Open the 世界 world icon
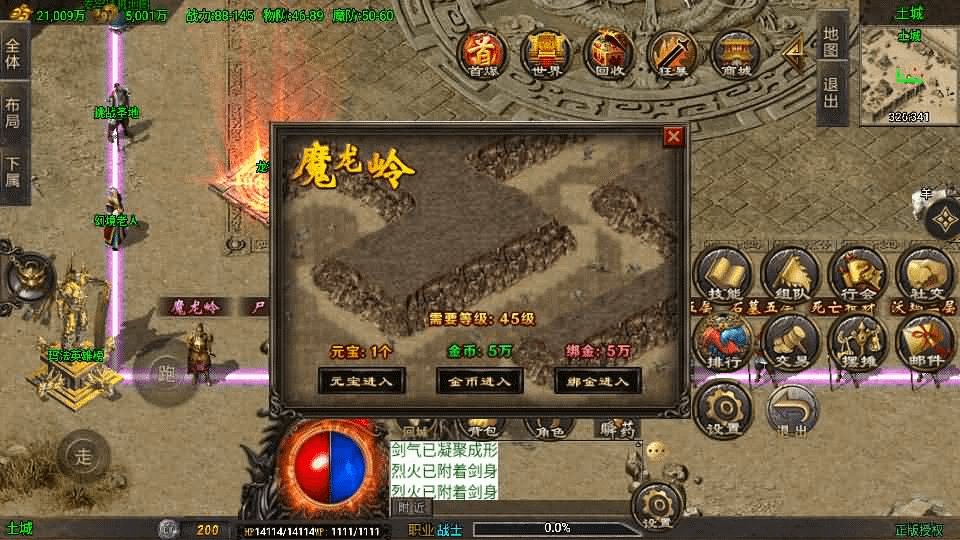960x540 pixels. point(546,52)
